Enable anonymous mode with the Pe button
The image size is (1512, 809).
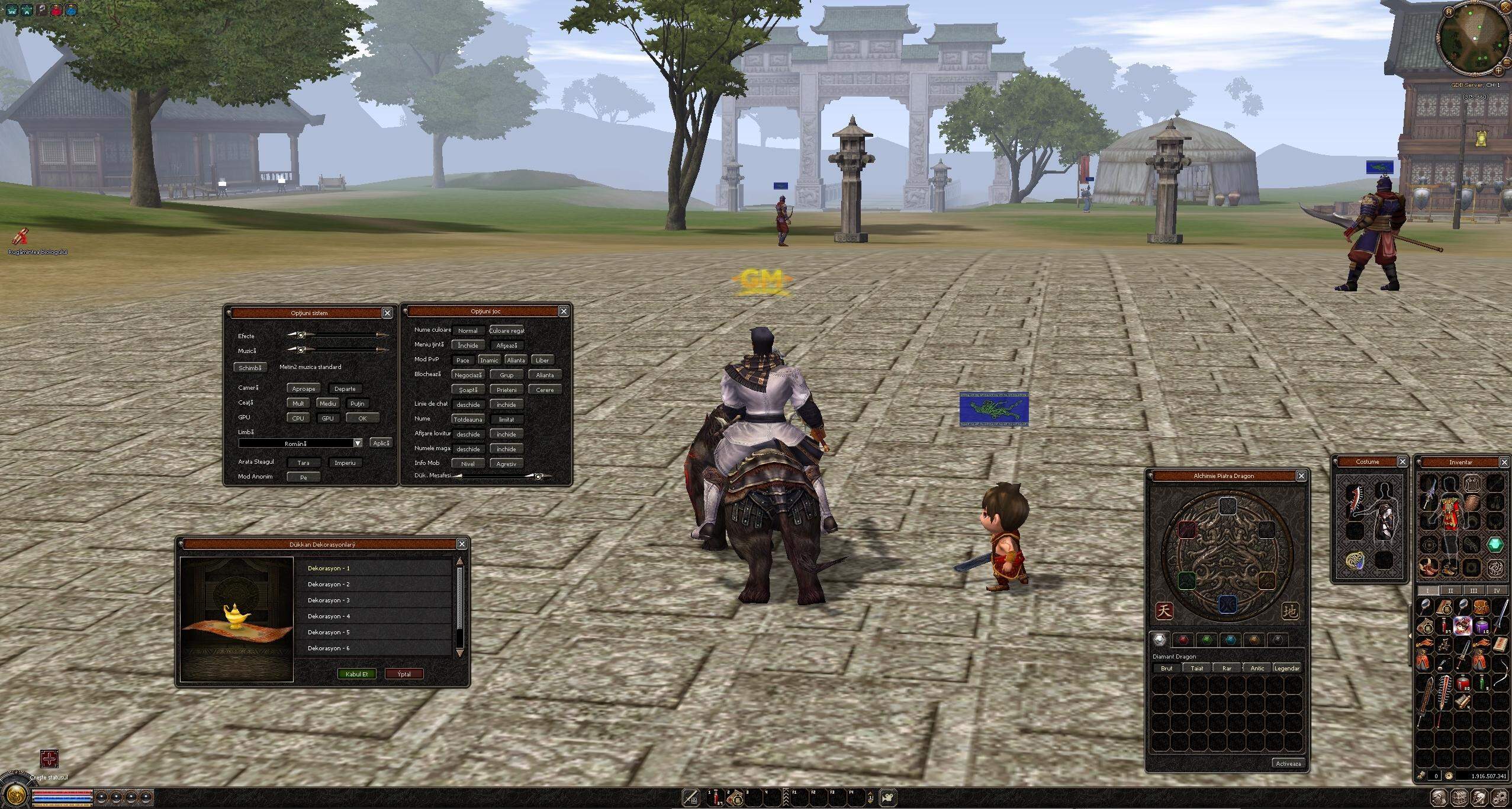(x=304, y=477)
